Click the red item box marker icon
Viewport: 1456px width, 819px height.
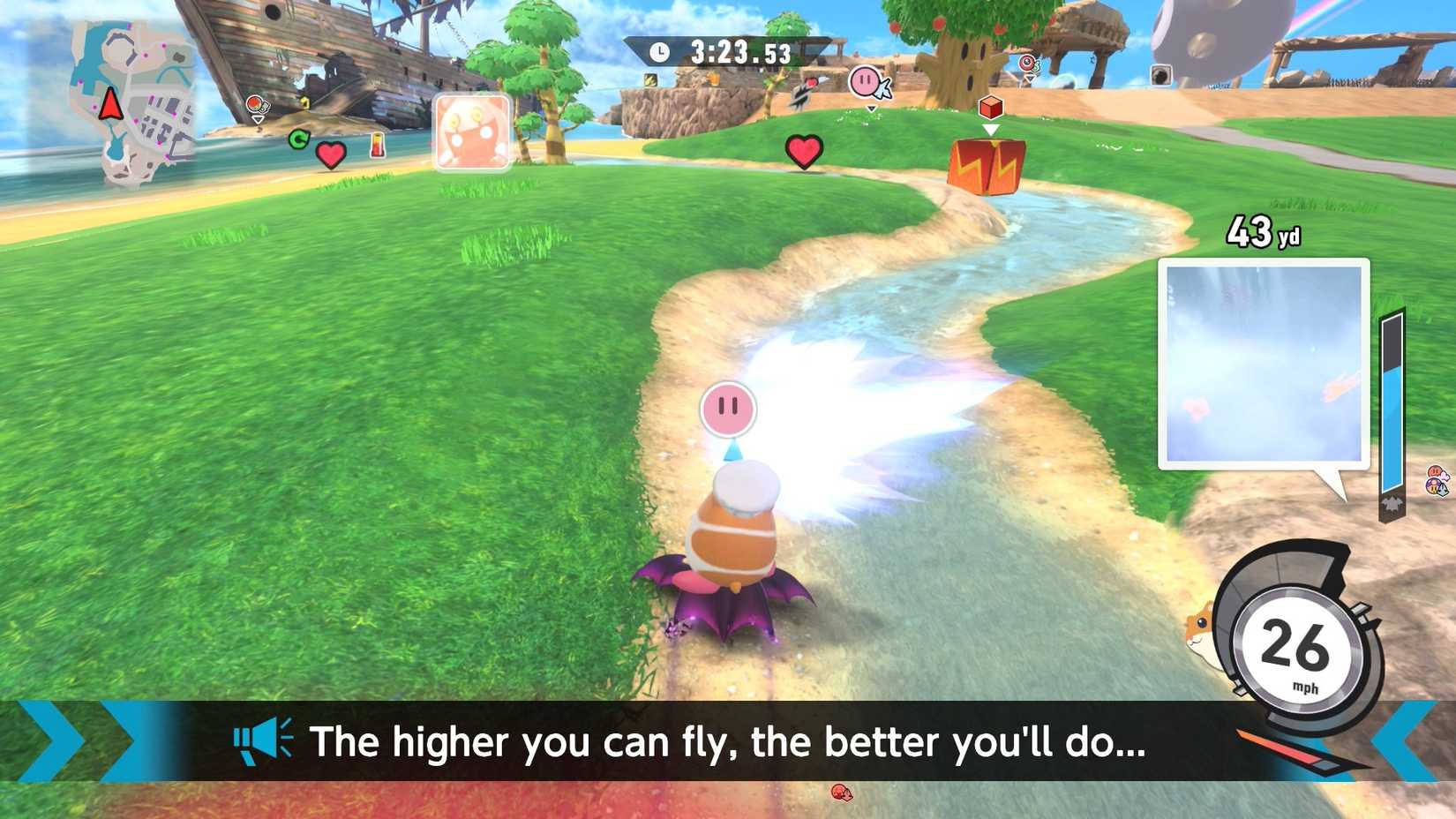coord(991,107)
